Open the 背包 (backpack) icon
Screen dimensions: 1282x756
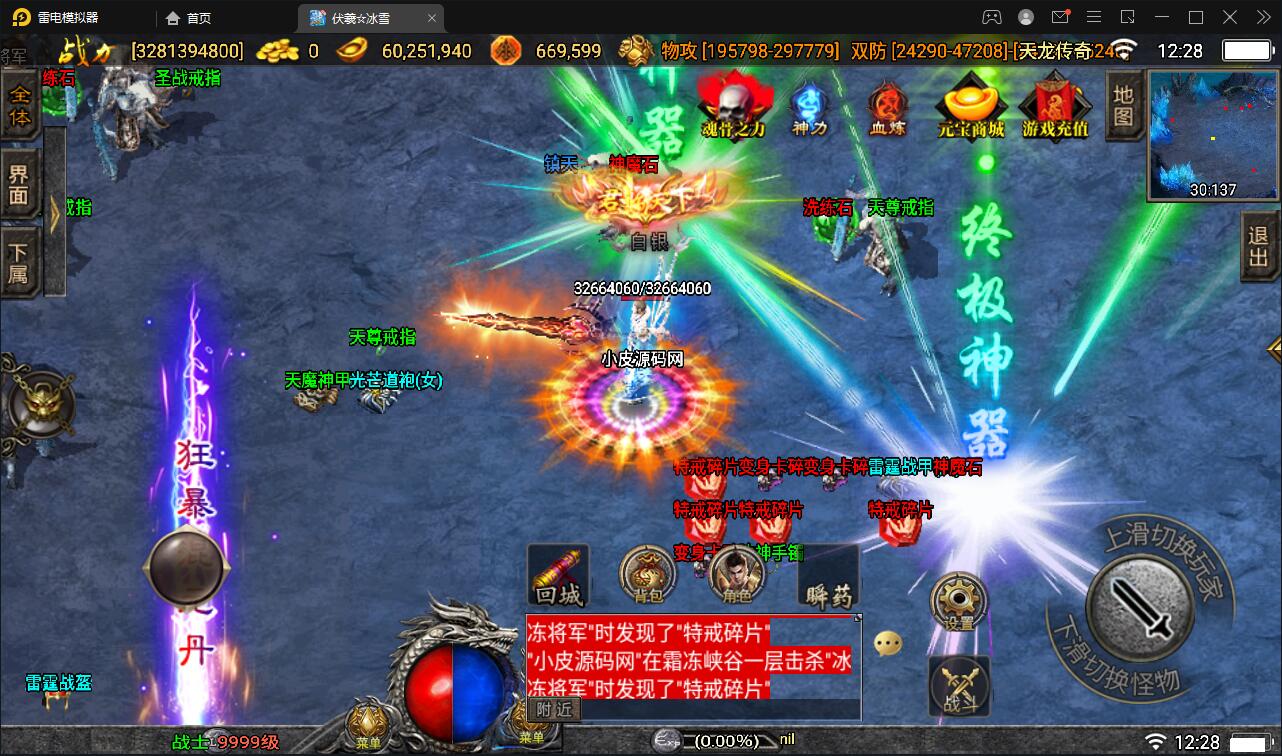tap(644, 578)
